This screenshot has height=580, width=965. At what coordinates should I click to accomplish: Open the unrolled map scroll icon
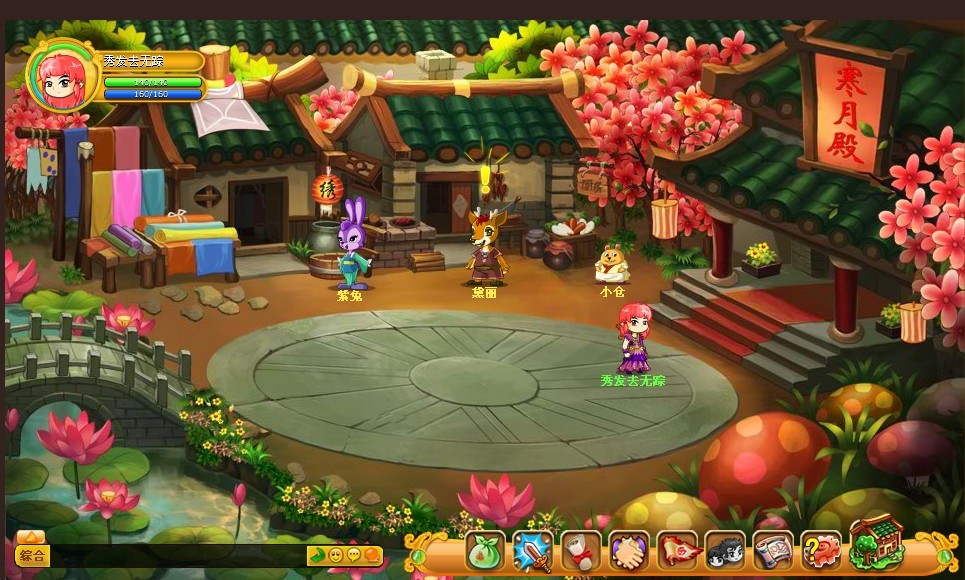click(773, 551)
